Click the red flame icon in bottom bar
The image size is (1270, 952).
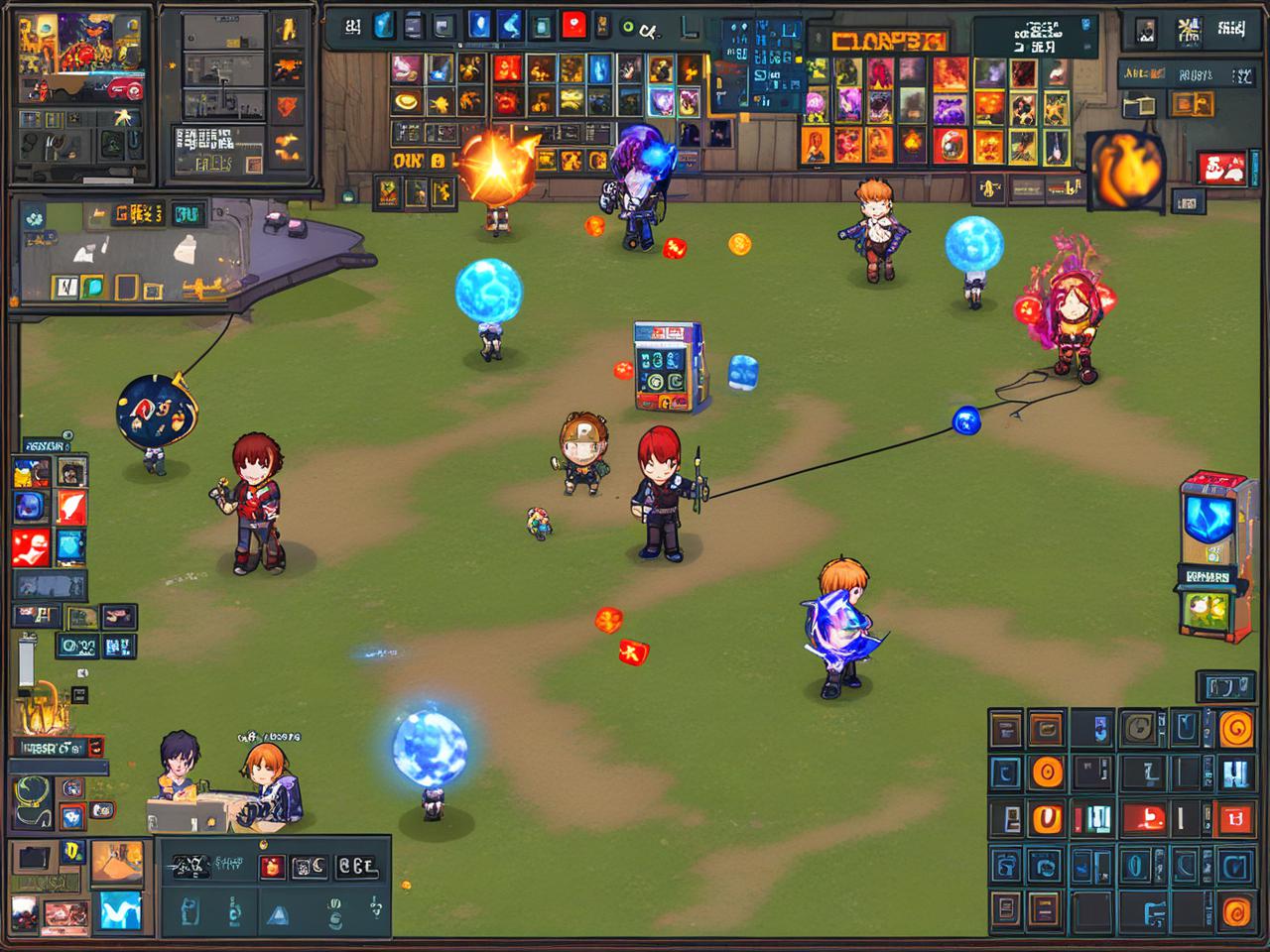pos(272,867)
